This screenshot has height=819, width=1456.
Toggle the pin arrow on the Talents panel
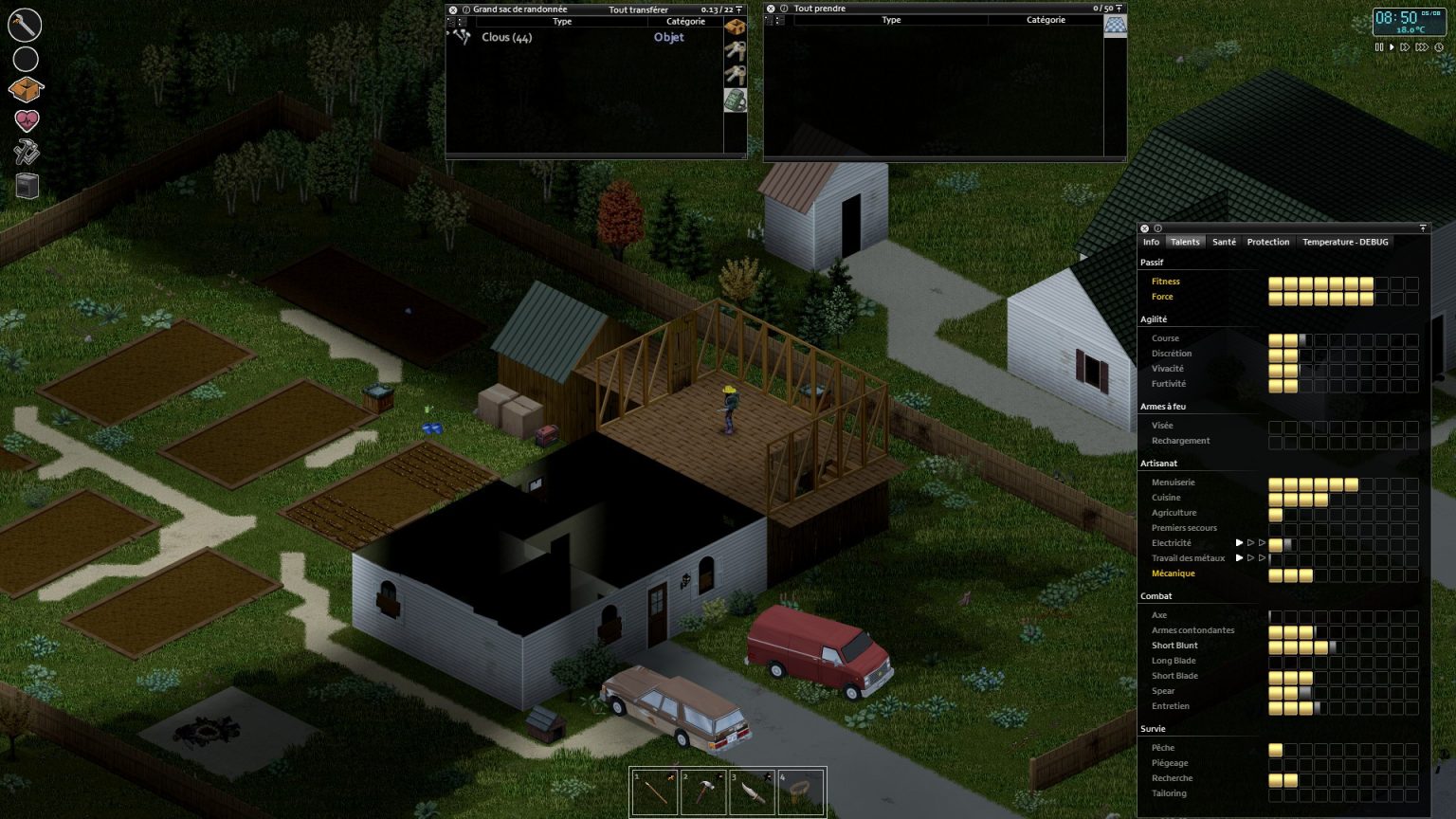pyautogui.click(x=1423, y=228)
